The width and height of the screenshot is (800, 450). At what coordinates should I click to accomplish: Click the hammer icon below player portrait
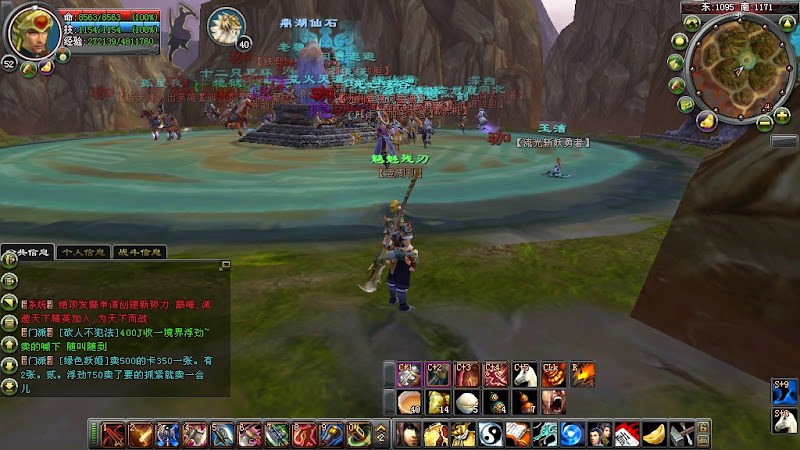click(28, 70)
